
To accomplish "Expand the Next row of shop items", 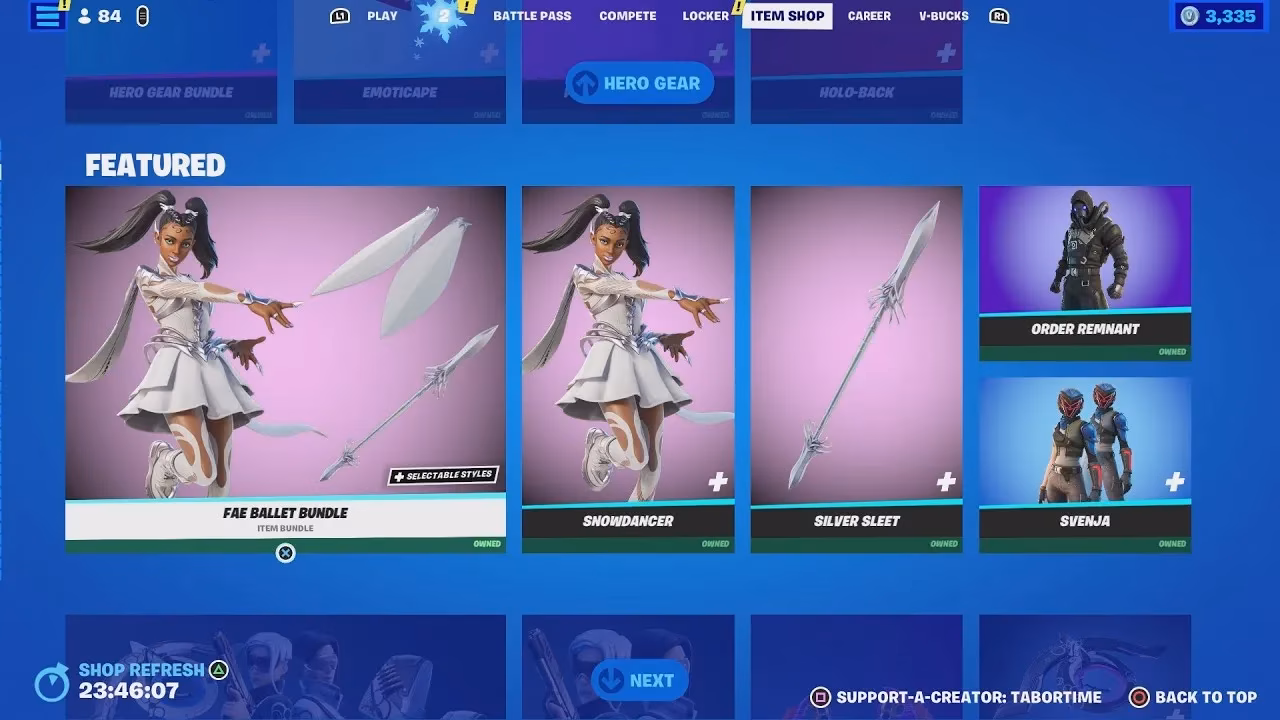I will pos(639,679).
